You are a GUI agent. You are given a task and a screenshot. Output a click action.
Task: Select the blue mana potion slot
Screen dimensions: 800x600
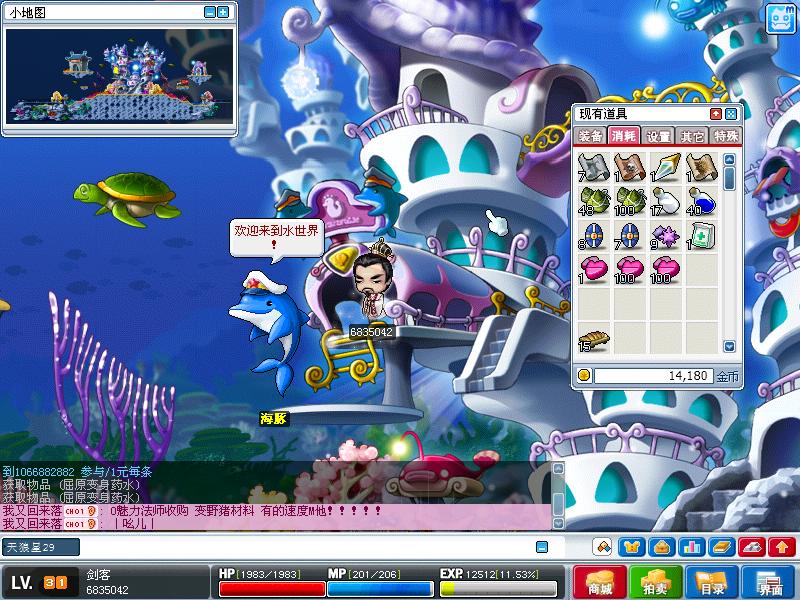coord(701,202)
